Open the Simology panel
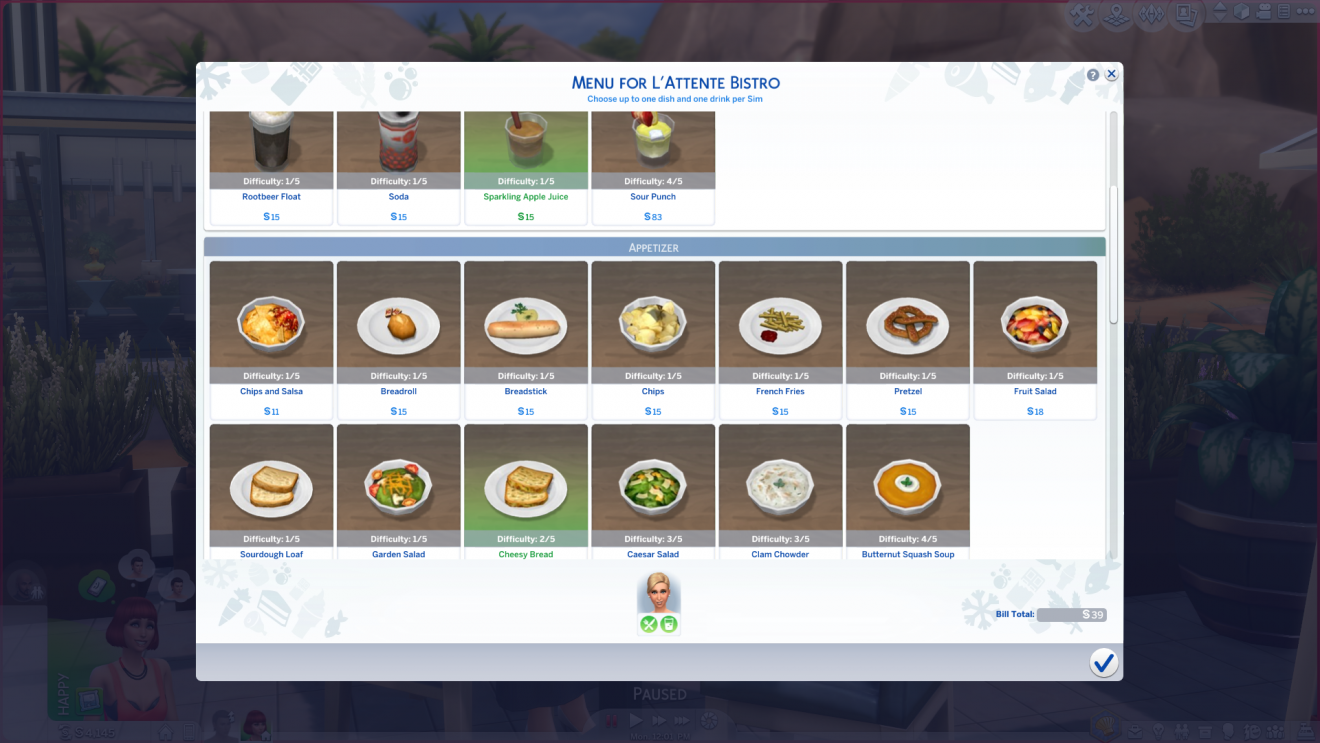 coord(1227,731)
